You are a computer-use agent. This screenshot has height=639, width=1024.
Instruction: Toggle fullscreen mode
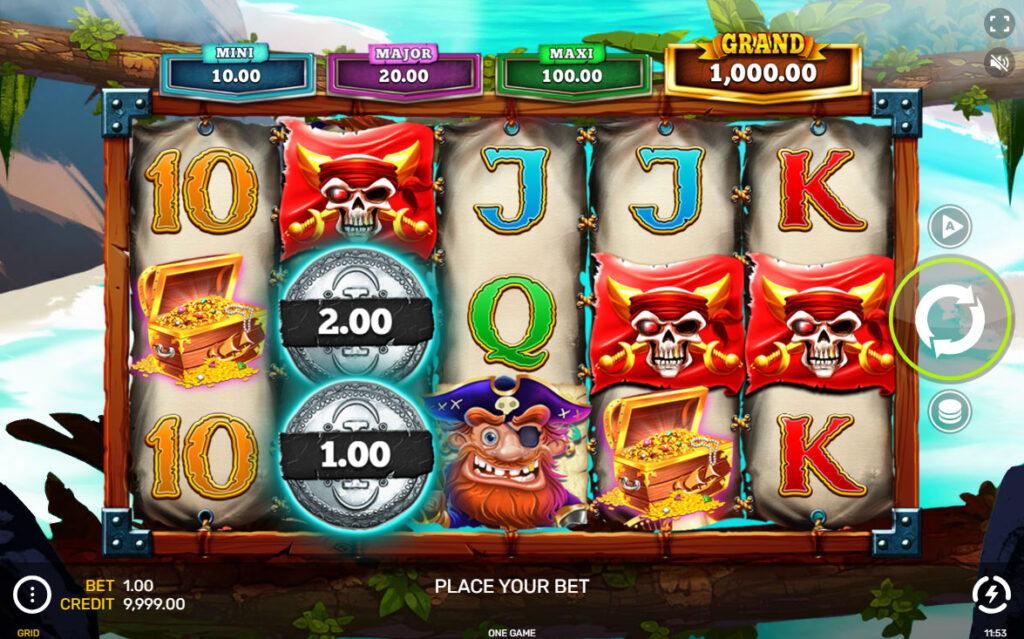[999, 24]
